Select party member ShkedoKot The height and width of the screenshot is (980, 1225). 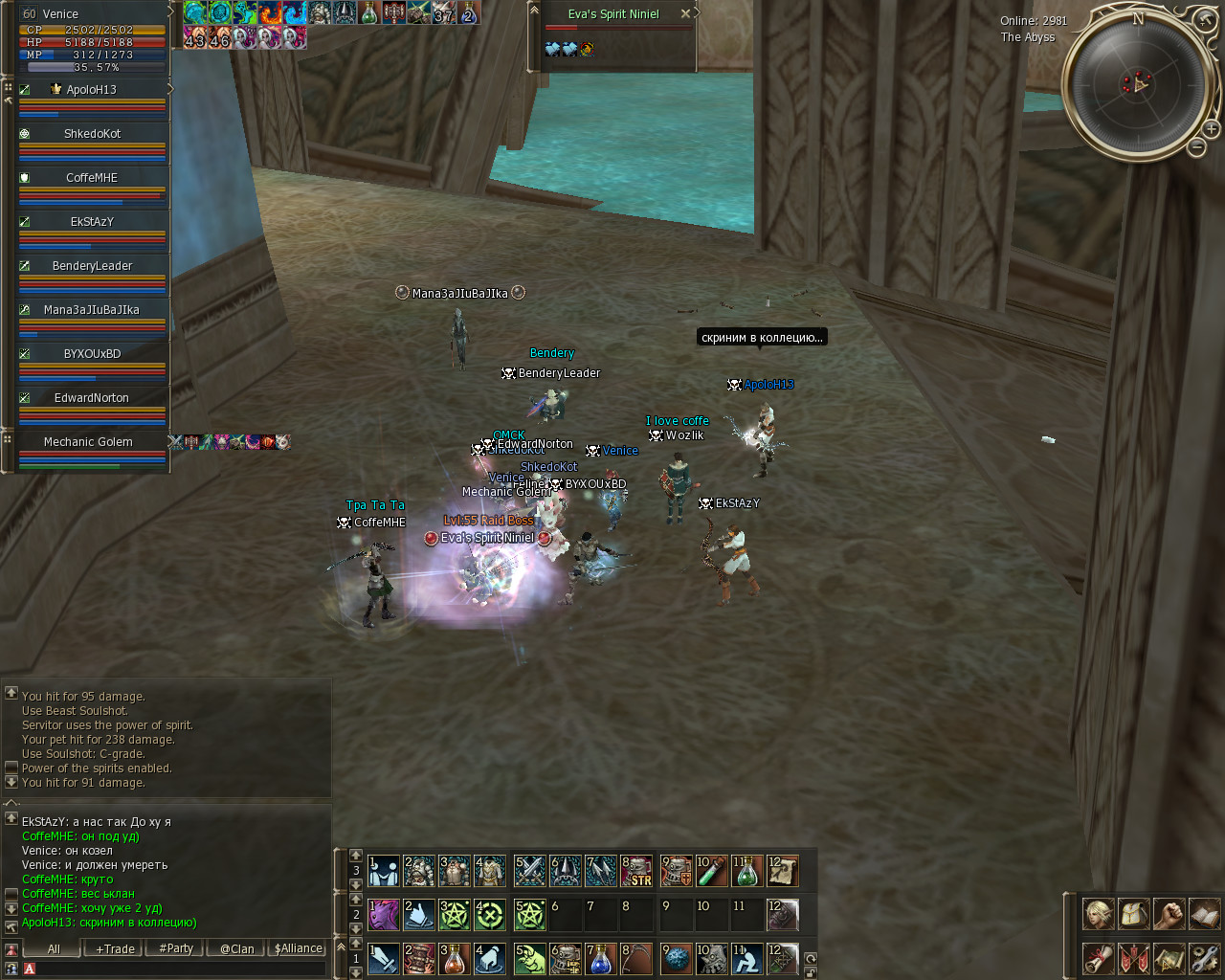(92, 134)
